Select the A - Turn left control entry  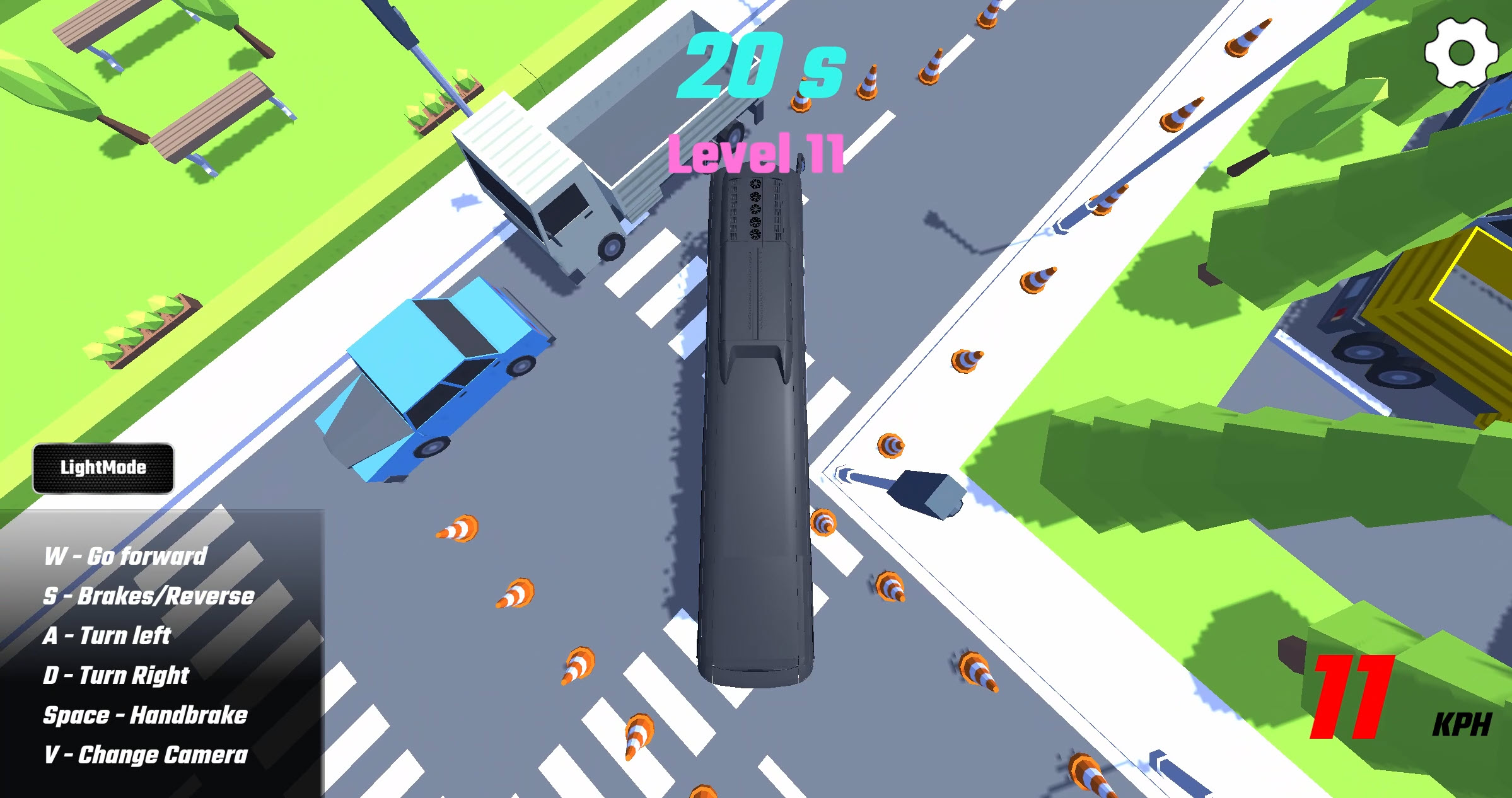click(107, 635)
